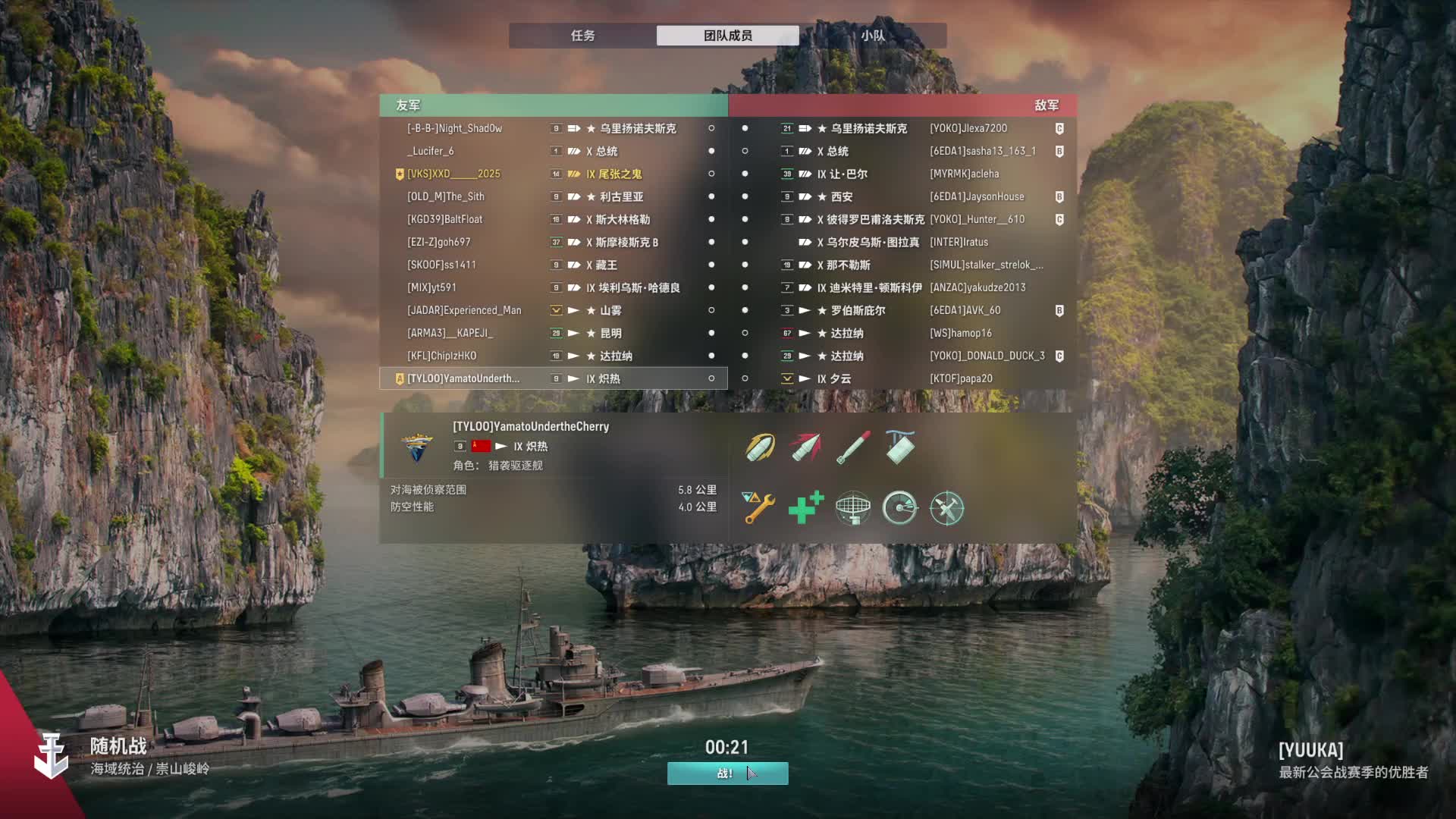This screenshot has height=819, width=1456.
Task: Switch to the 任务 tab
Action: click(x=582, y=36)
